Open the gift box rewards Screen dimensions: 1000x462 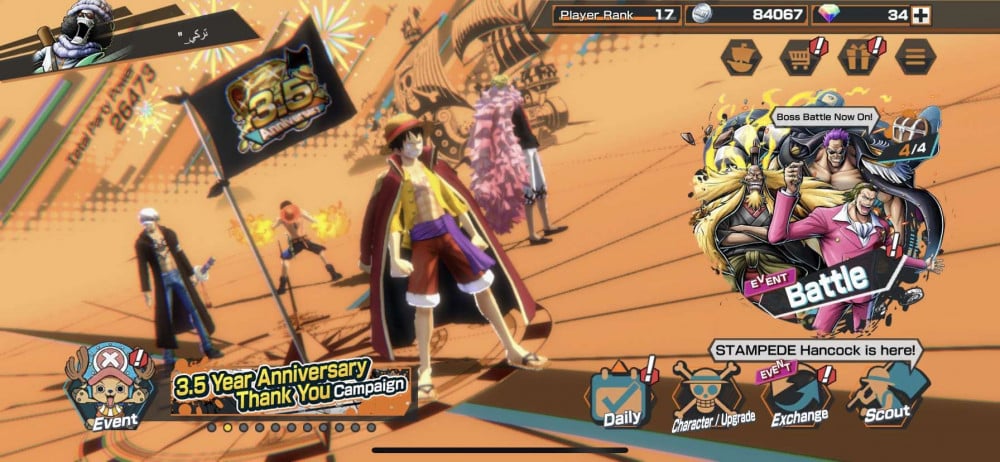pos(857,56)
